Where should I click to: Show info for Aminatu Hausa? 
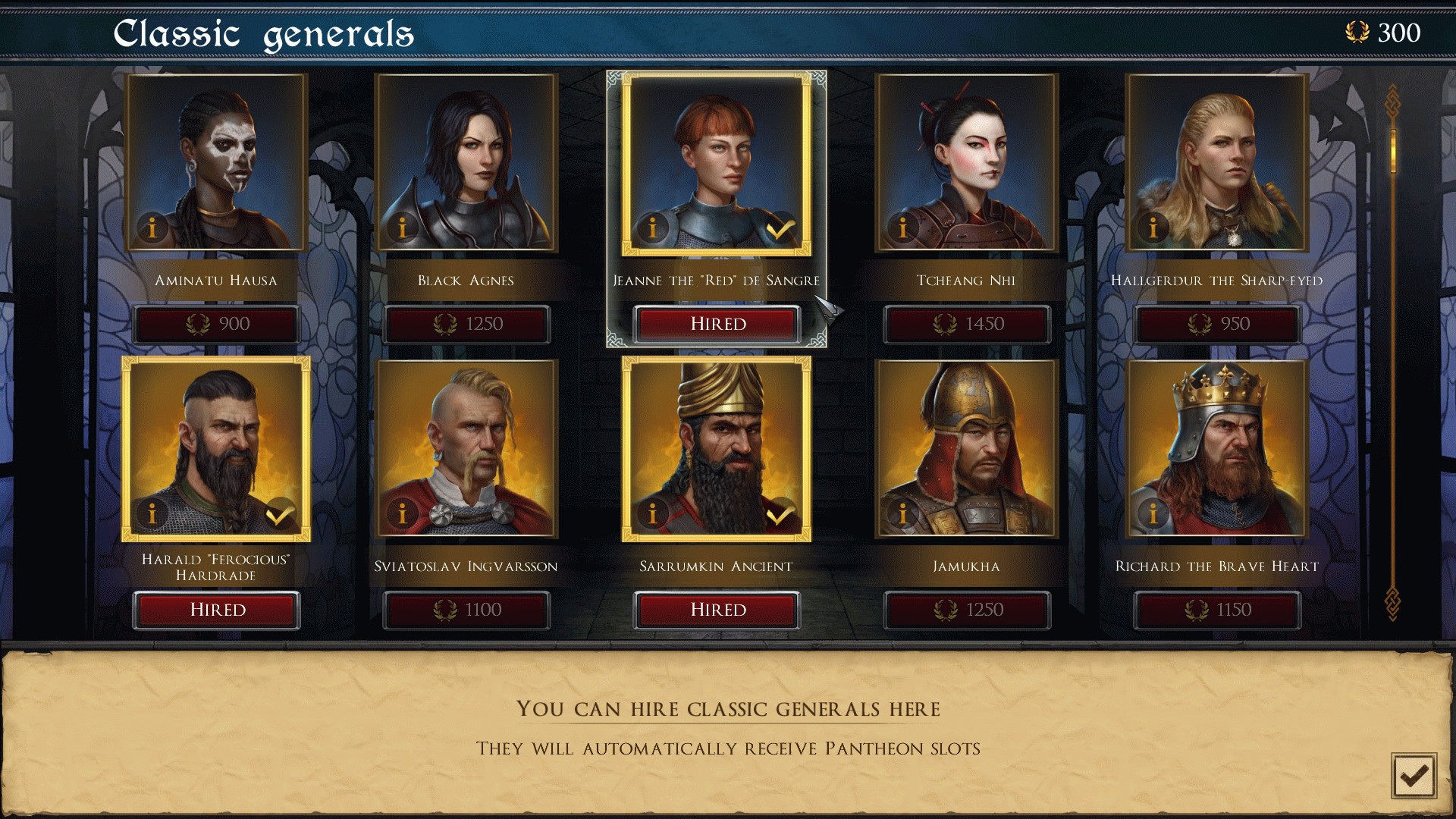[152, 227]
